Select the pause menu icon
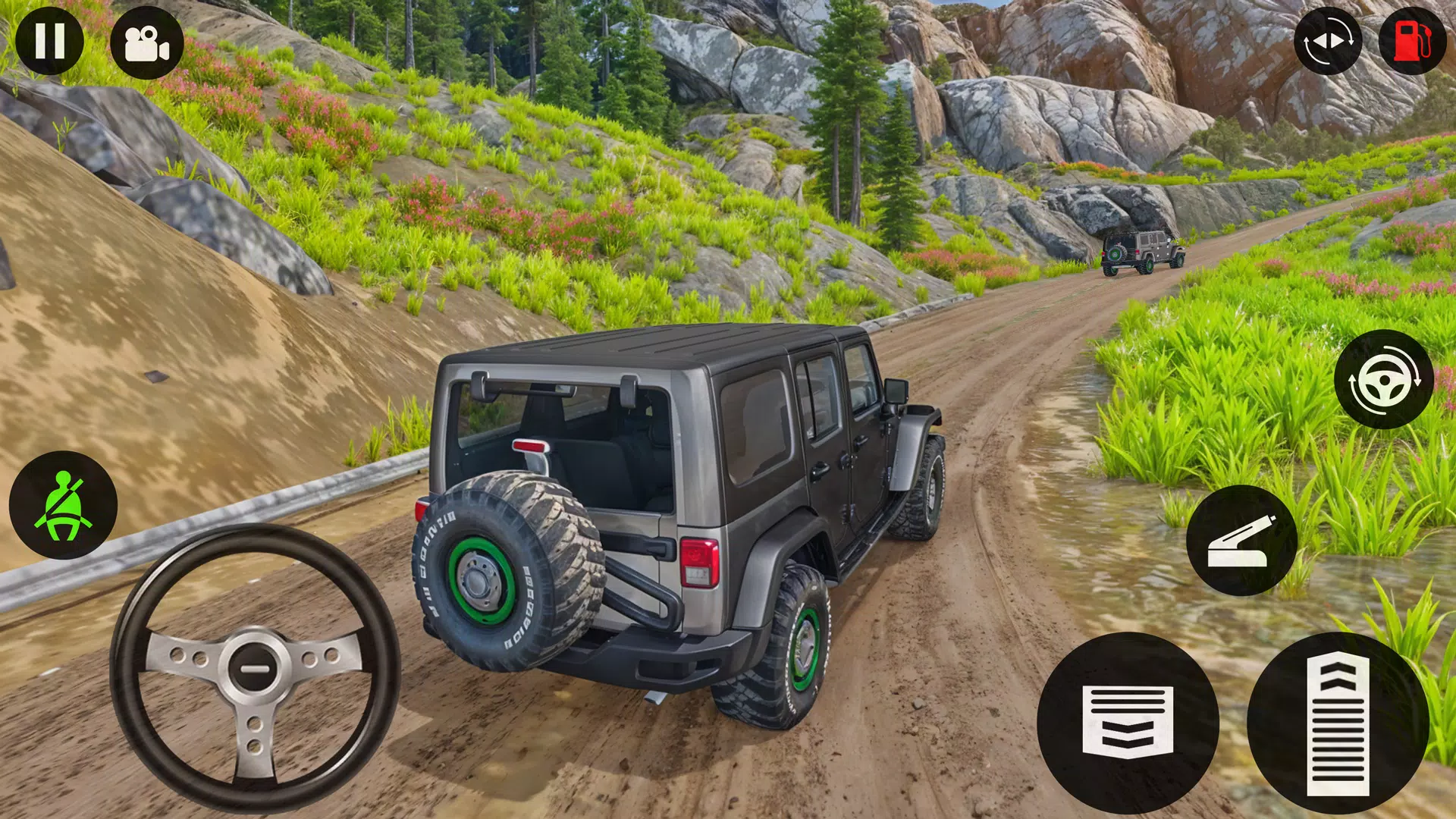Viewport: 1456px width, 819px height. [x=49, y=42]
